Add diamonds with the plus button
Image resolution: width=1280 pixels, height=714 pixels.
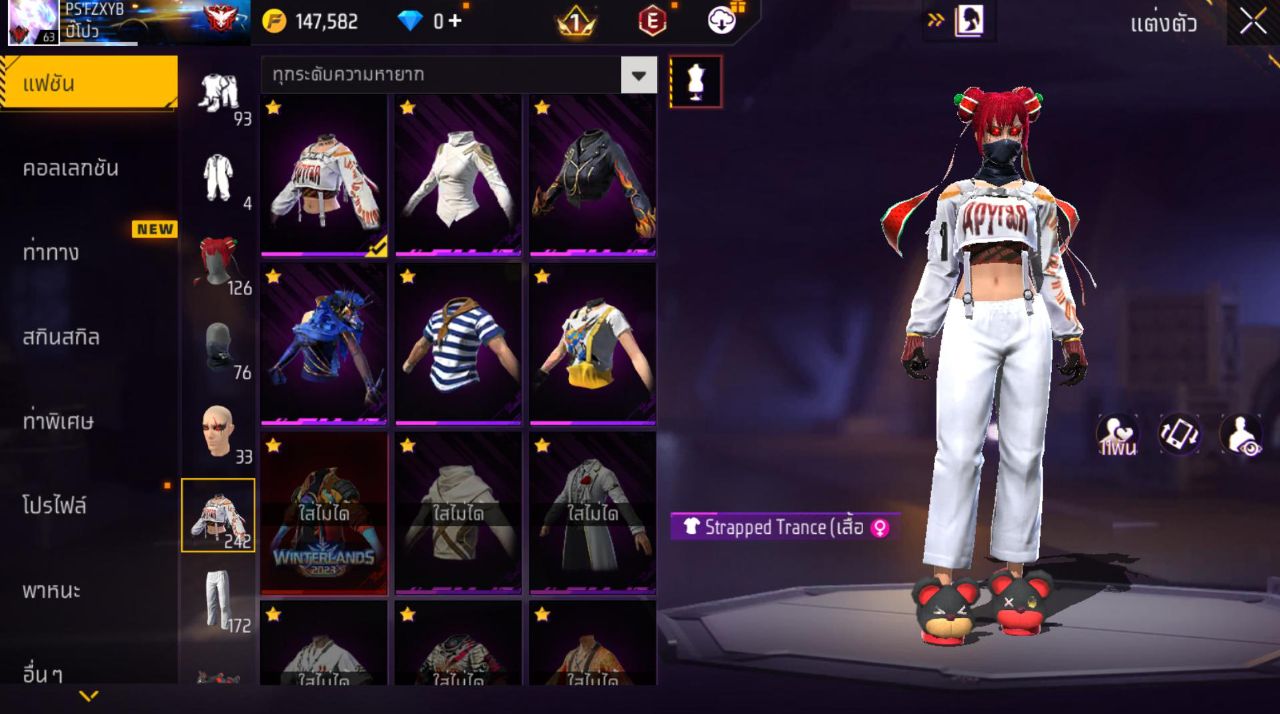(x=455, y=21)
